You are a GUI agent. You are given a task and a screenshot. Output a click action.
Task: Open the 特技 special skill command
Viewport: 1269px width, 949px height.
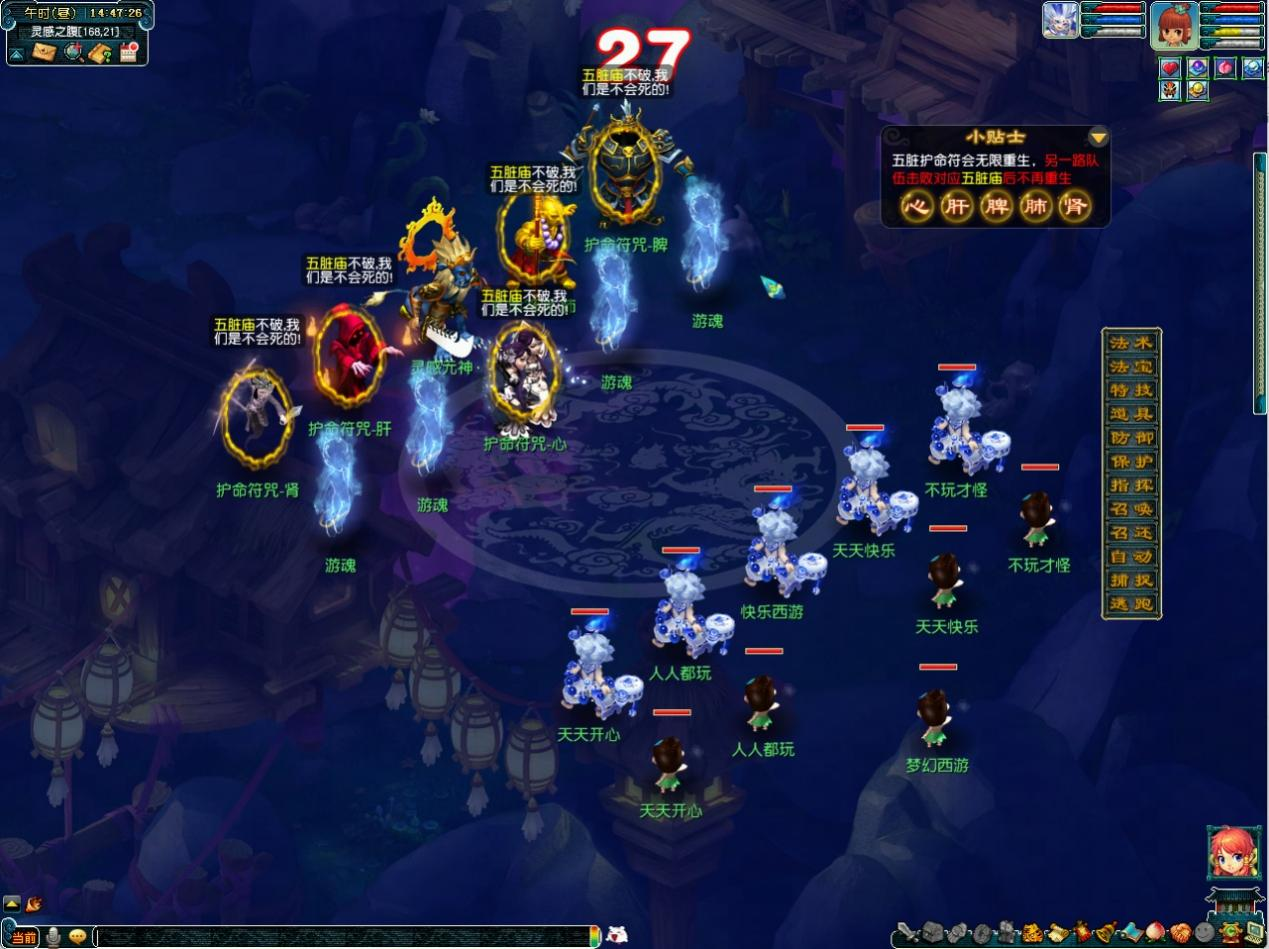coord(1132,390)
